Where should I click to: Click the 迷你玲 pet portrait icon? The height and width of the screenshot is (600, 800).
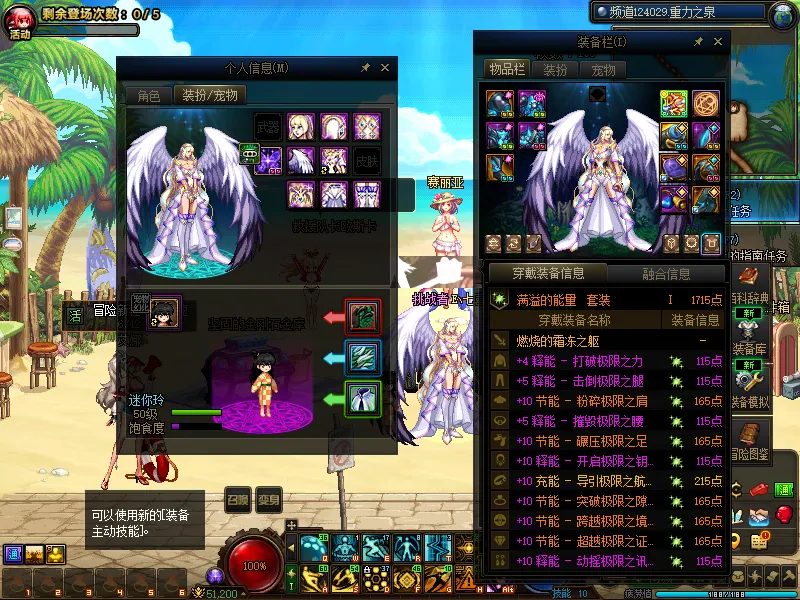(x=164, y=311)
